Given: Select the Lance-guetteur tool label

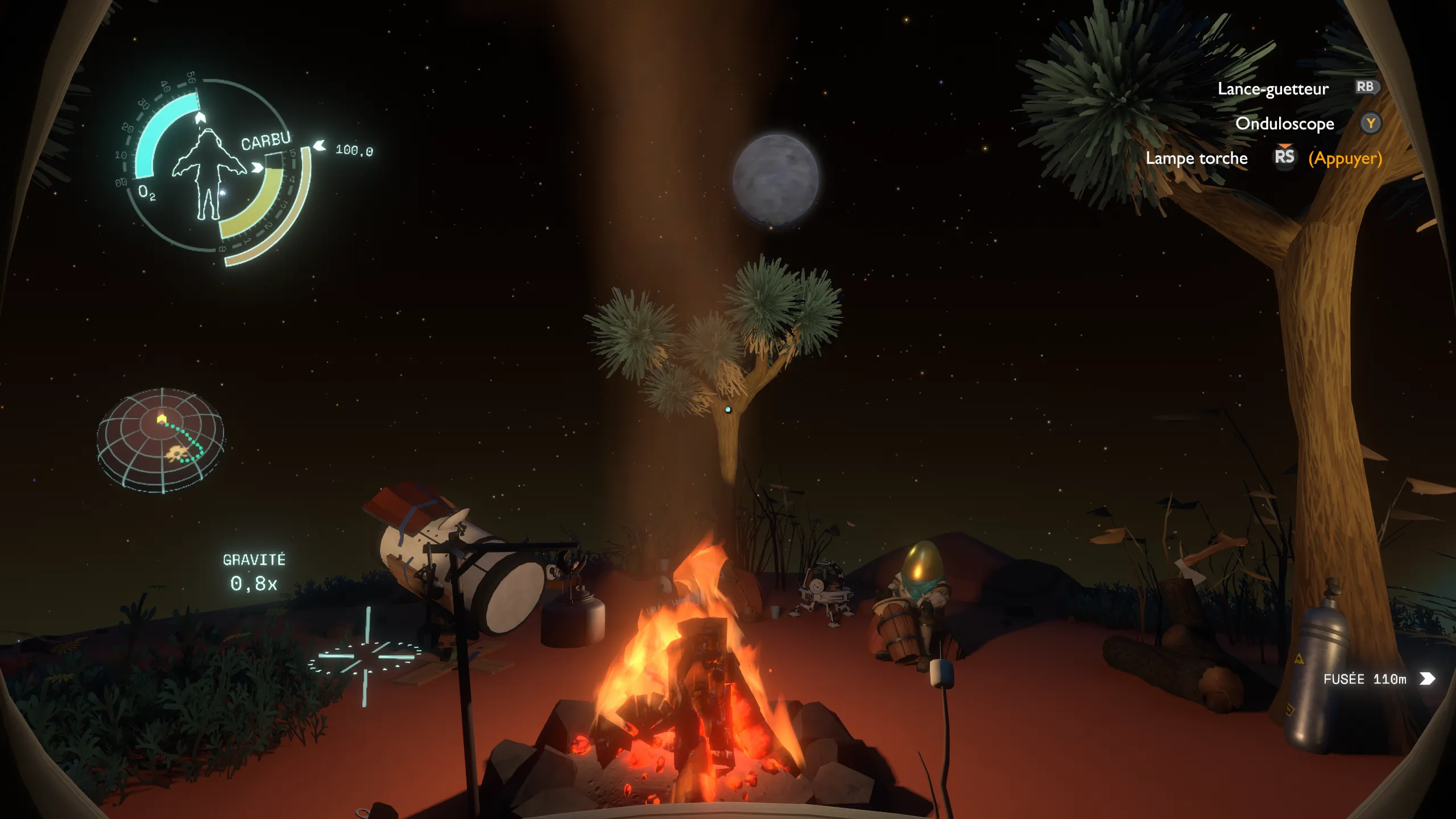Looking at the screenshot, I should coord(1272,89).
